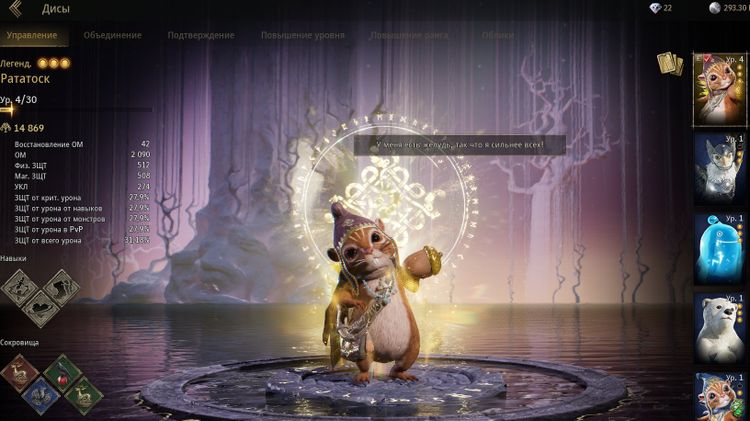Inspect the red deer treasure slot
The height and width of the screenshot is (421, 750).
19,373
